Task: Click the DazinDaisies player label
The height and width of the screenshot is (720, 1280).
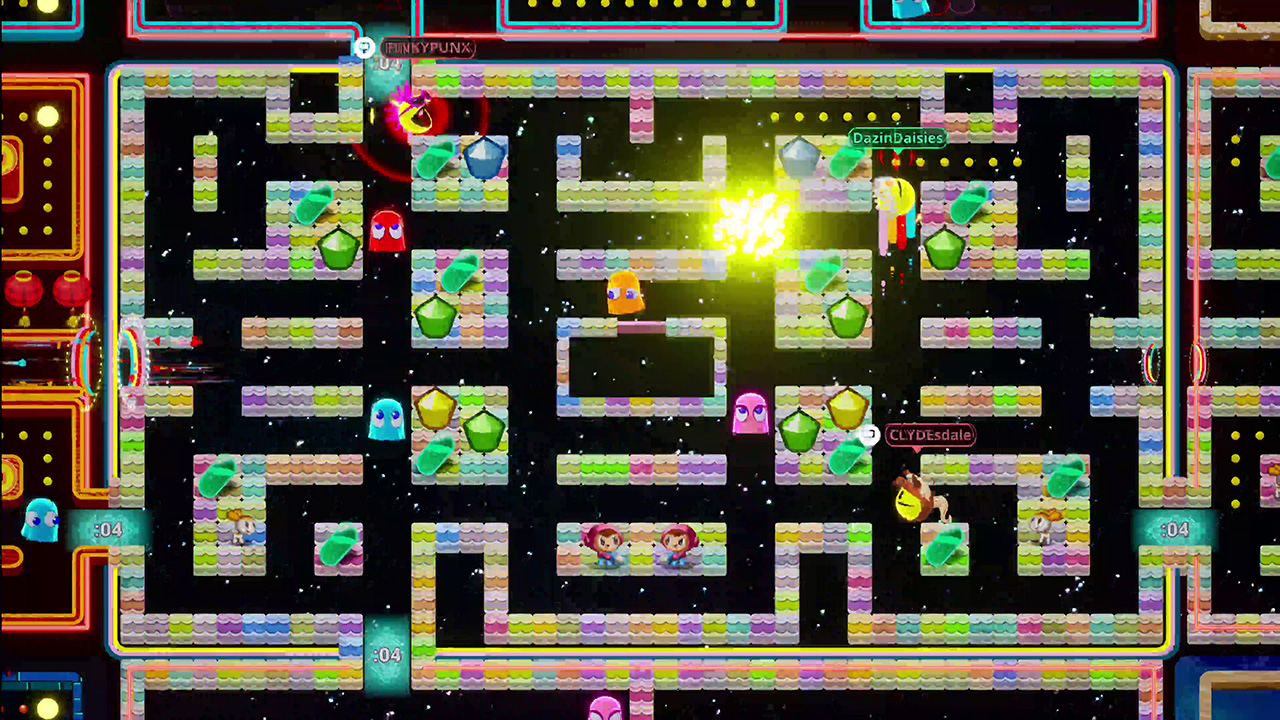Action: [x=897, y=138]
